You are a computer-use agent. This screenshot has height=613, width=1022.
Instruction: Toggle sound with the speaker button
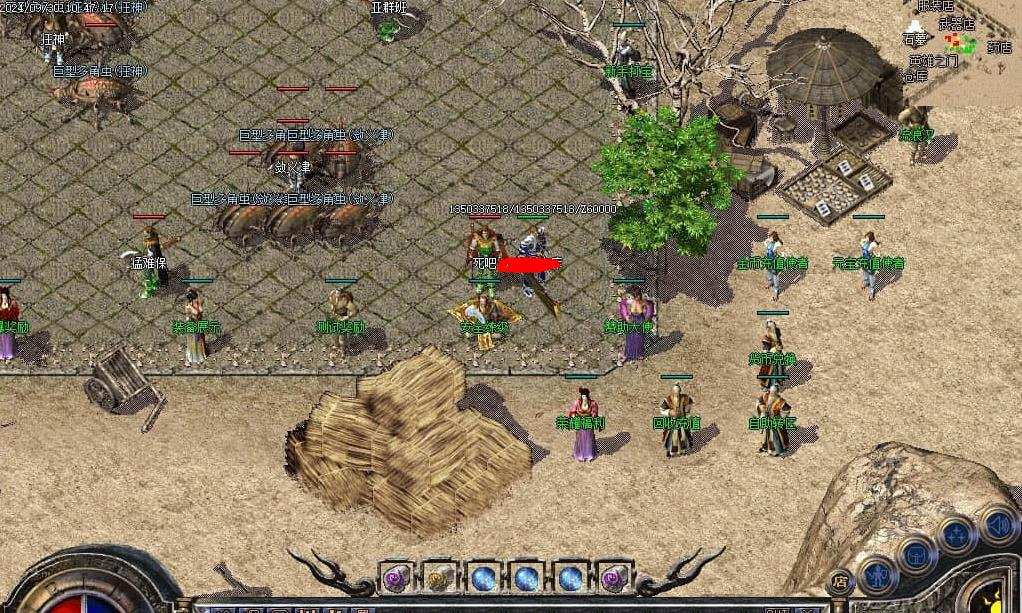tap(997, 523)
